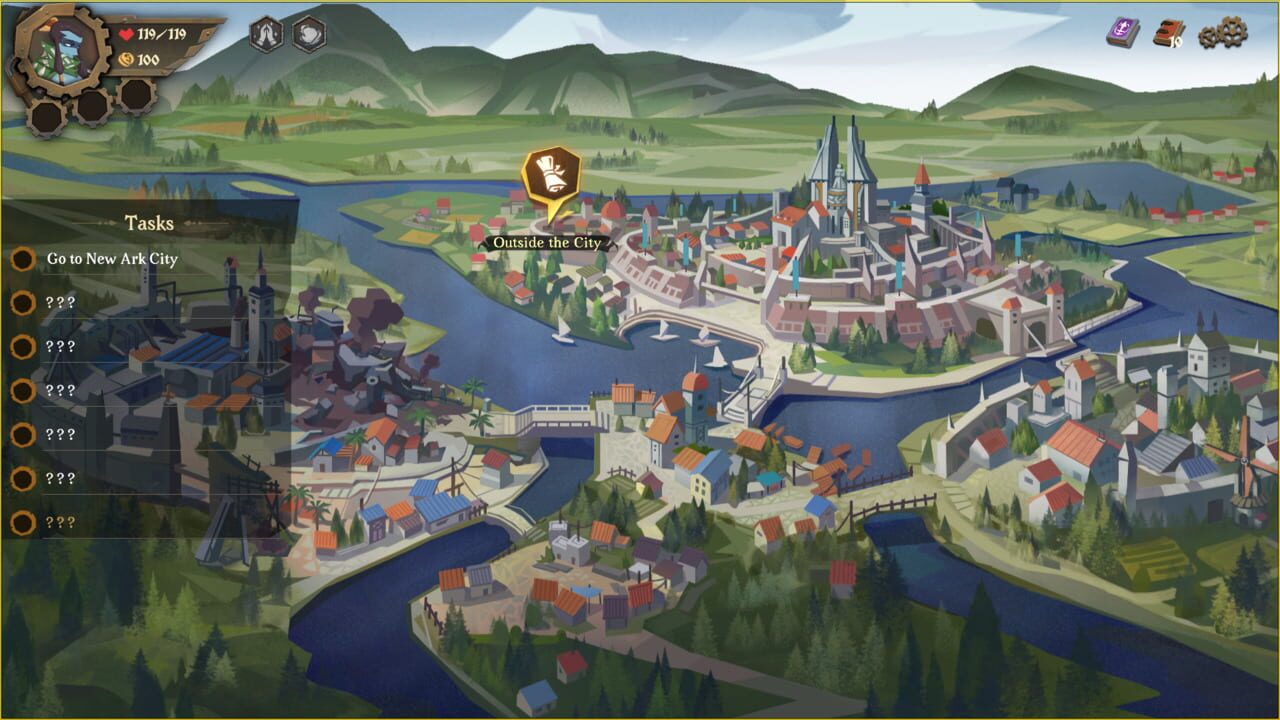Toggle the circle next to the last ??? task
Screen dimensions: 1280x720
(x=23, y=520)
